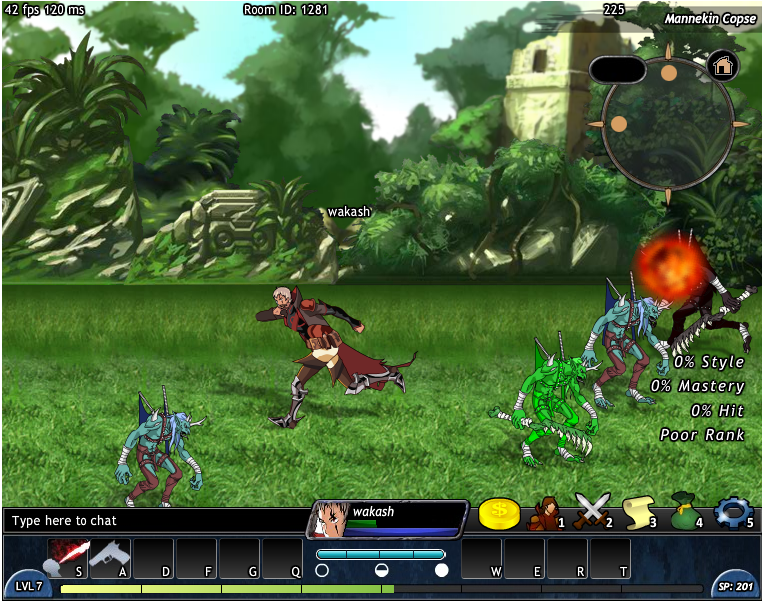Viewport: 763px width, 602px height.
Task: Click the wakash player portrait
Action: tap(329, 519)
